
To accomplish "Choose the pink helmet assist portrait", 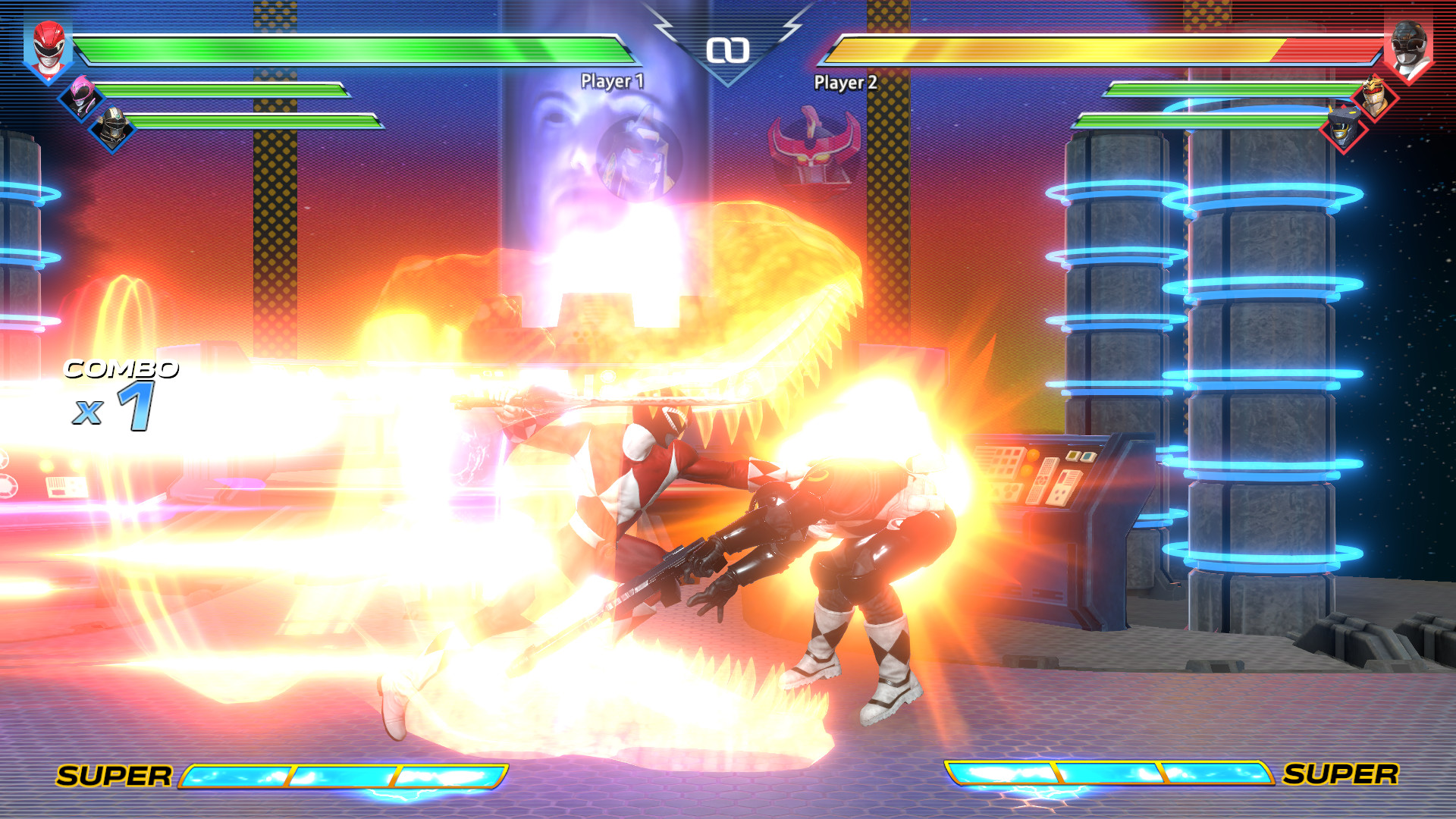I will (81, 96).
